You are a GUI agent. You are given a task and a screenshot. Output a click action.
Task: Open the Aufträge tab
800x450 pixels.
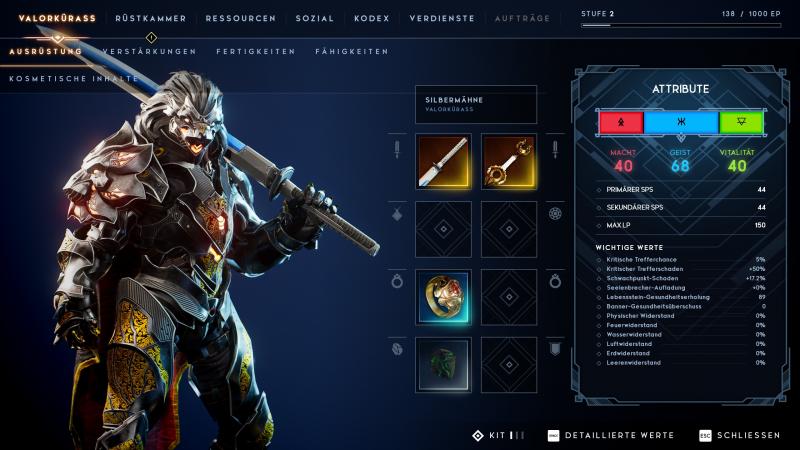pos(522,18)
